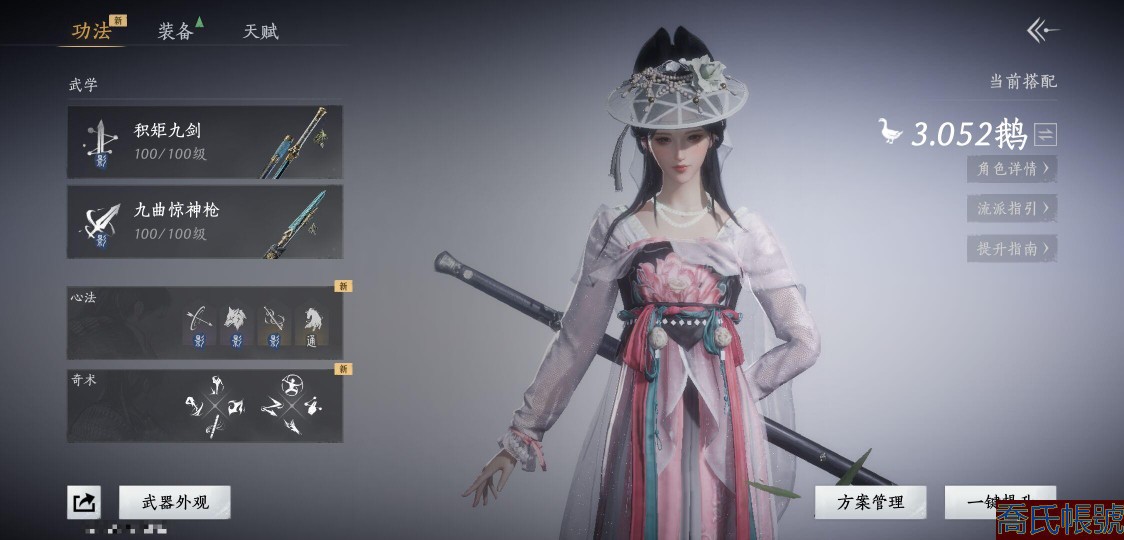Open 方案管理 loadout management

click(x=870, y=502)
